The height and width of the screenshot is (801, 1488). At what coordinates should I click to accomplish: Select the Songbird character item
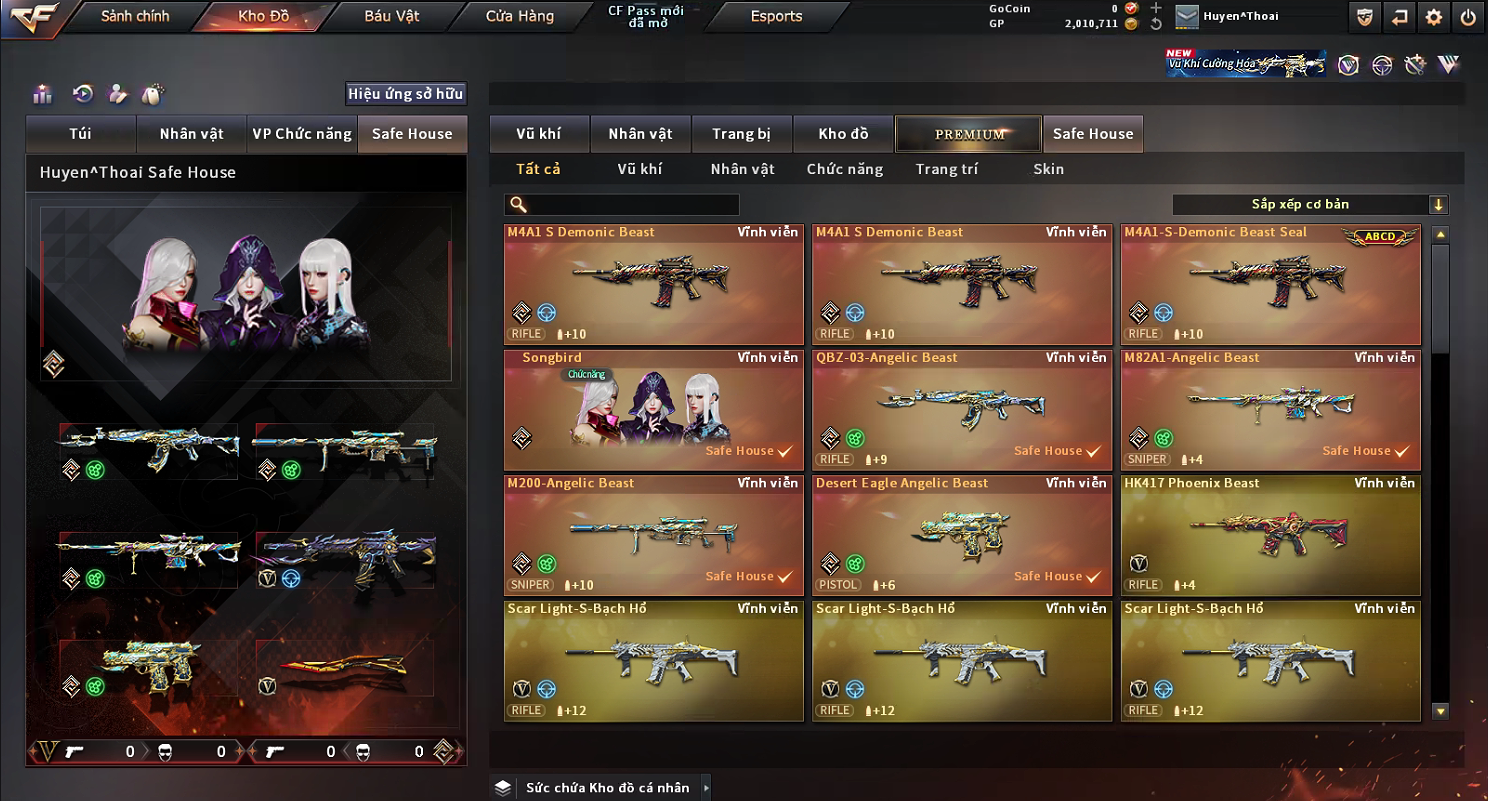coord(654,410)
